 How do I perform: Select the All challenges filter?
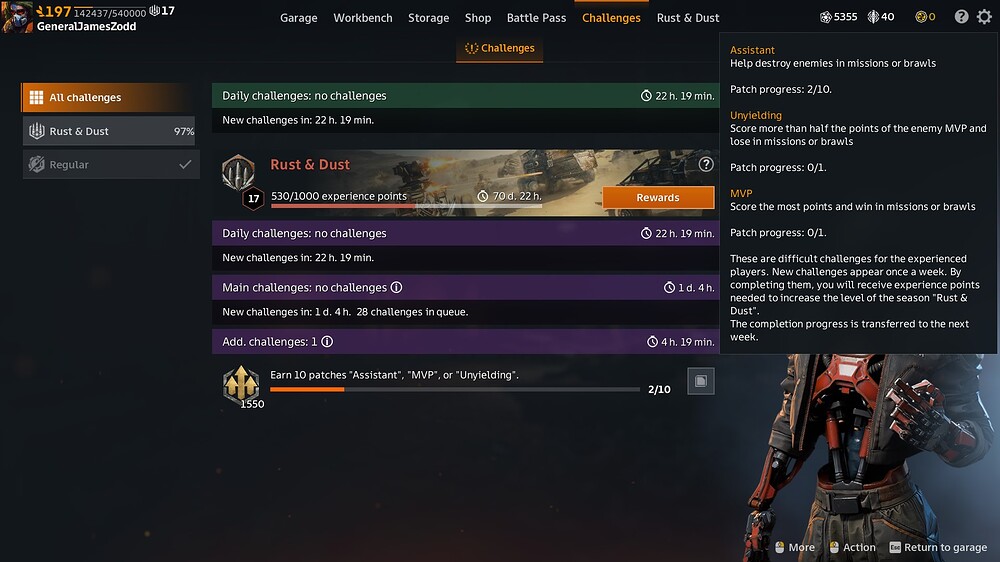(106, 98)
